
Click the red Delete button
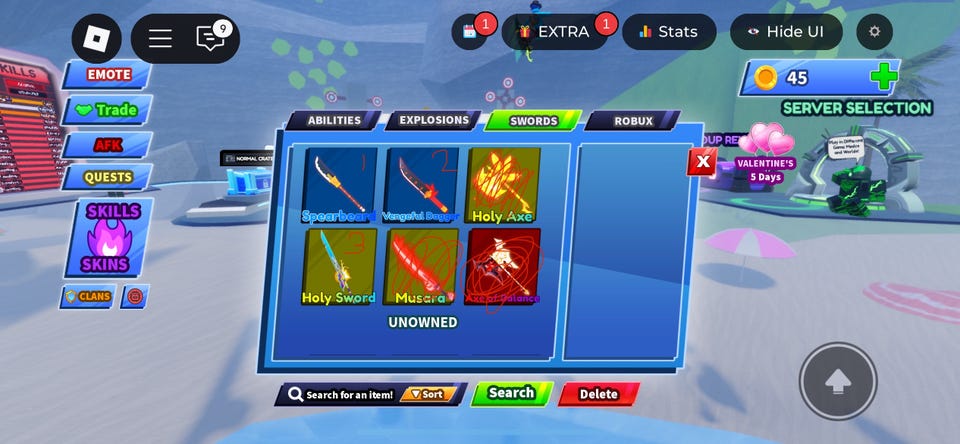click(x=598, y=394)
